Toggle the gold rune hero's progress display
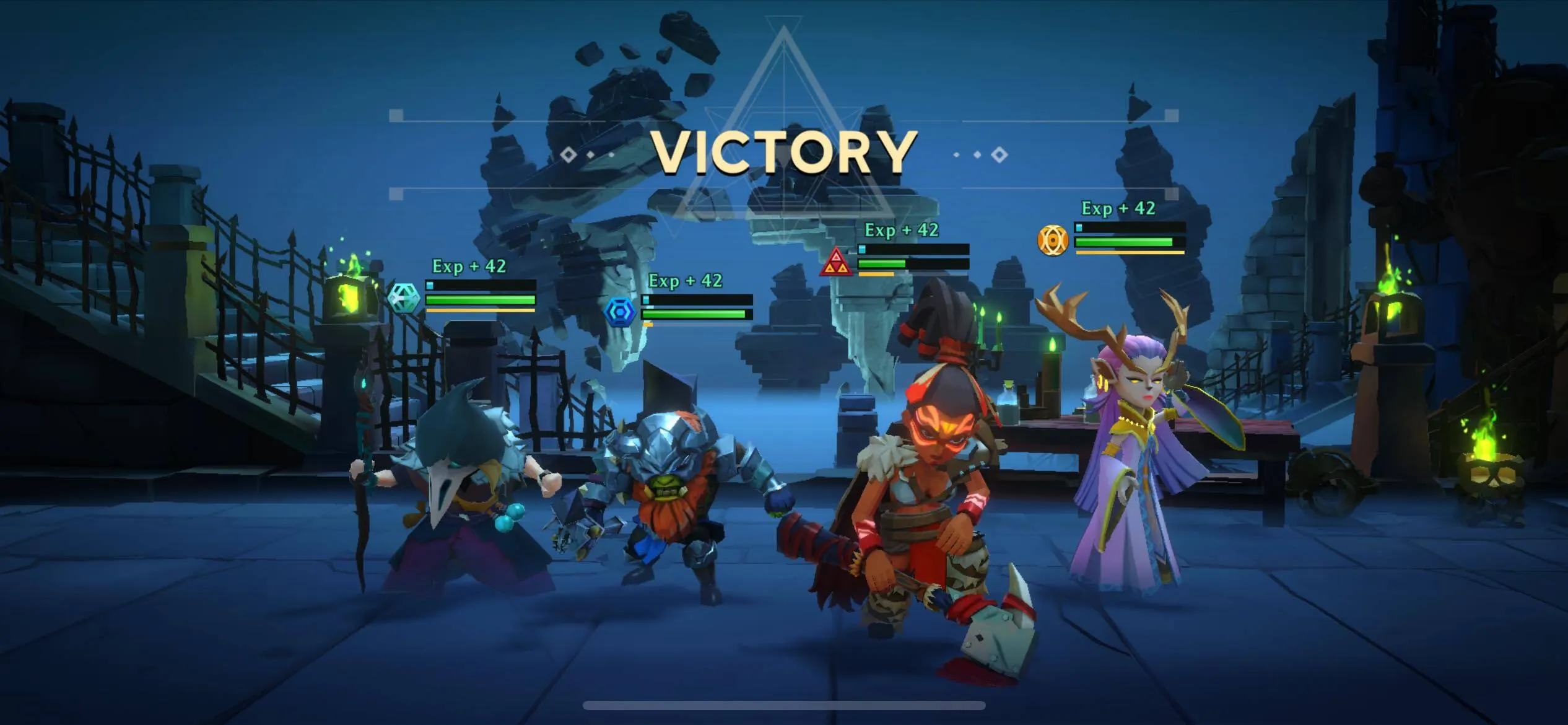This screenshot has width=1568, height=725. (x=1127, y=242)
